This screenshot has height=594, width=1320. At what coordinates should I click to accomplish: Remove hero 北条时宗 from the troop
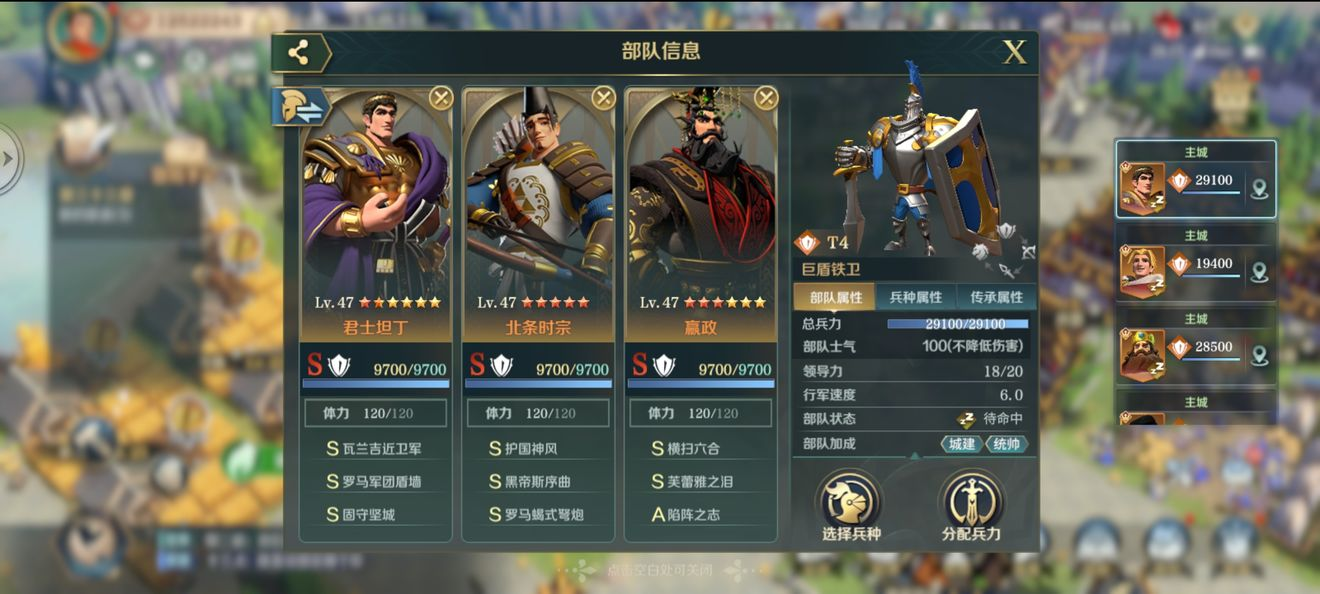click(603, 97)
